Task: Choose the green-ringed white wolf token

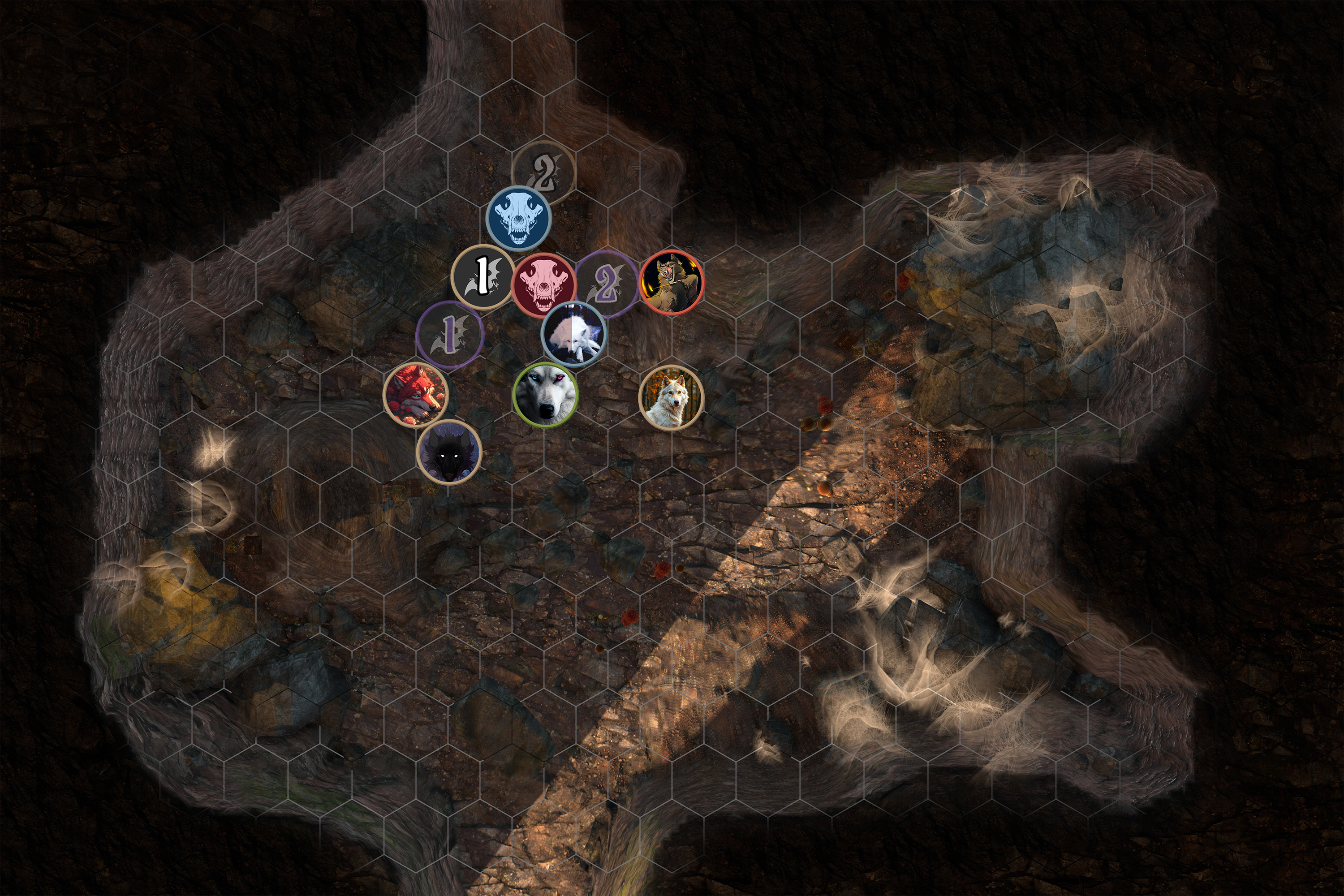Action: pyautogui.click(x=546, y=395)
